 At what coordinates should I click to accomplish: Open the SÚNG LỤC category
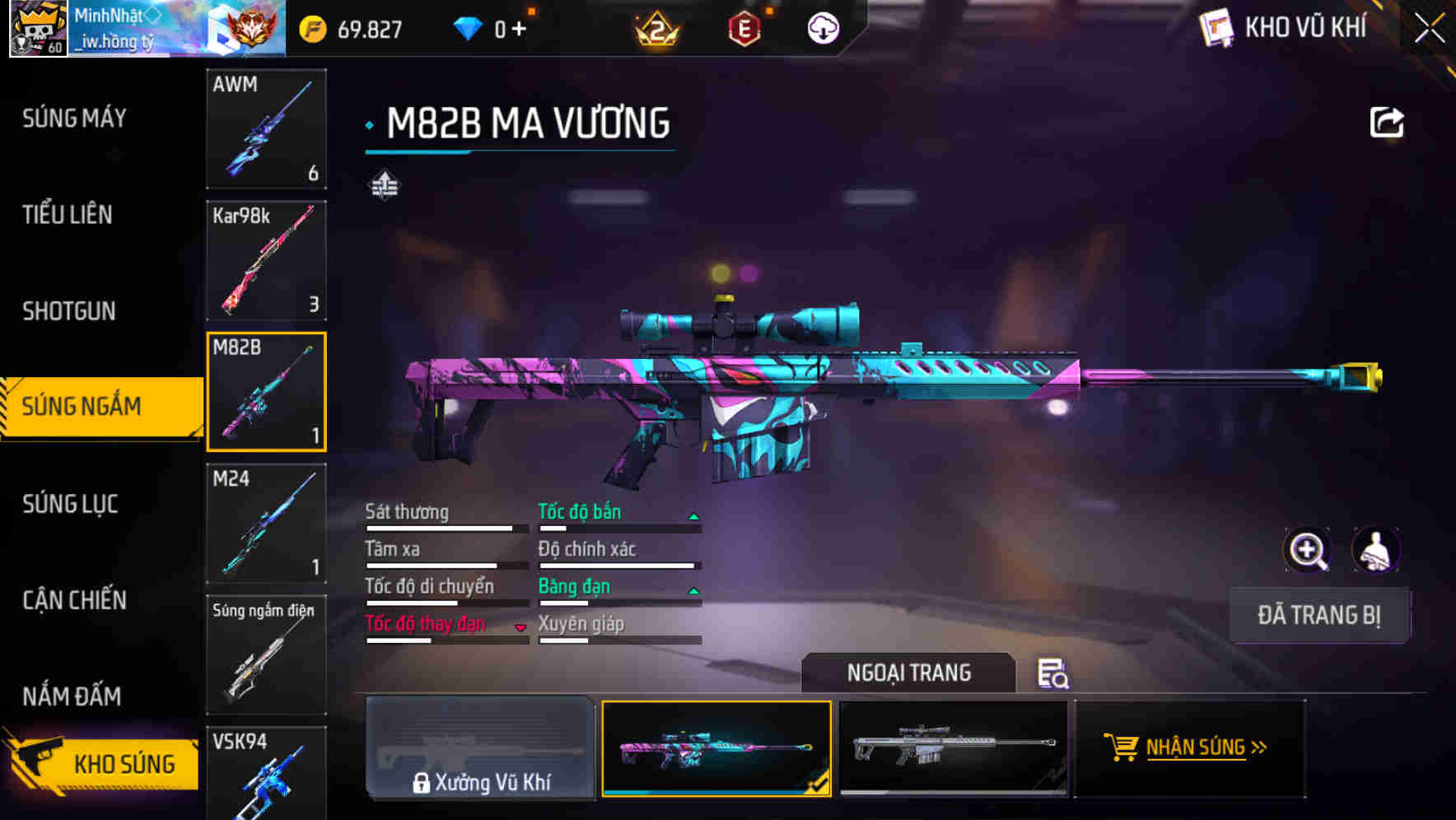[71, 504]
